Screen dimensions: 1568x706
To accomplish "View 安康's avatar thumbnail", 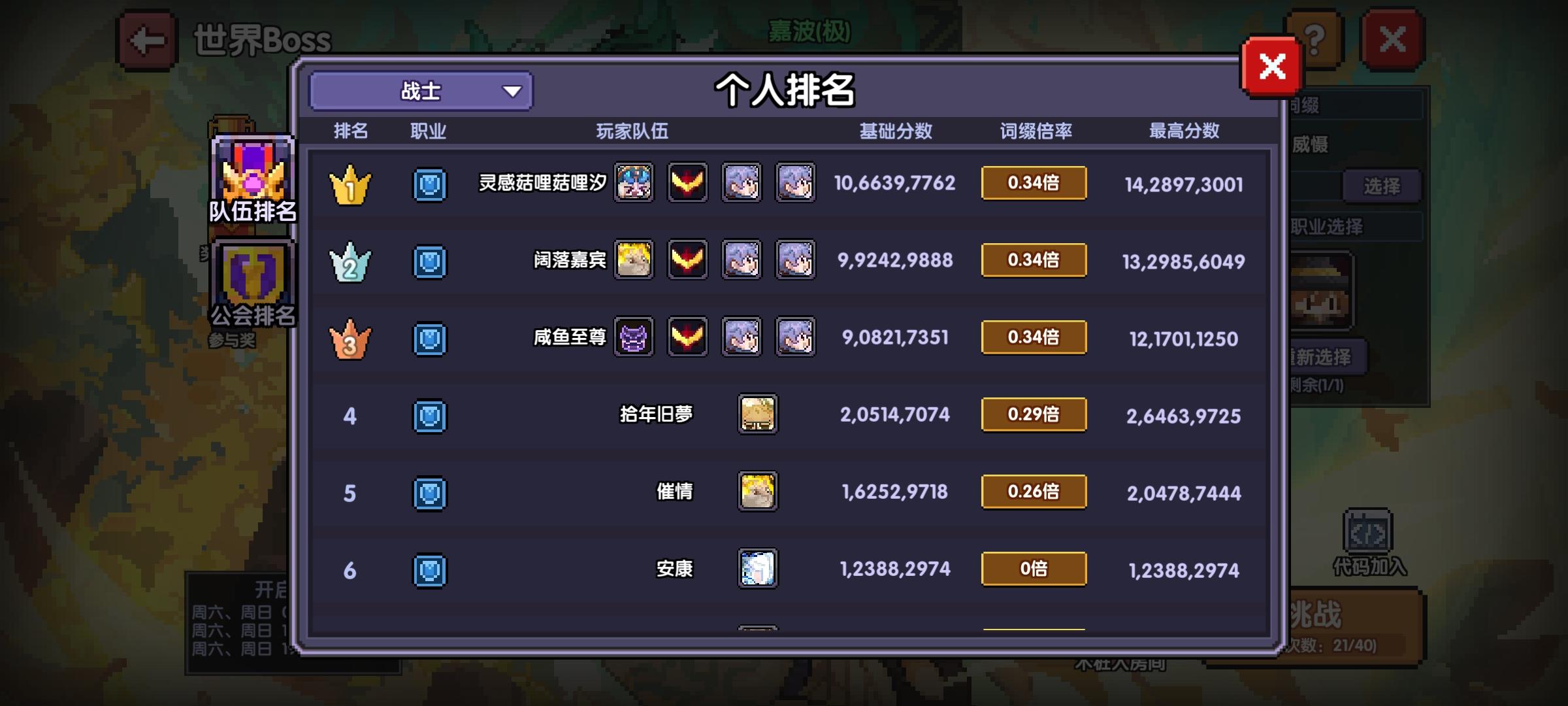I will (x=759, y=569).
